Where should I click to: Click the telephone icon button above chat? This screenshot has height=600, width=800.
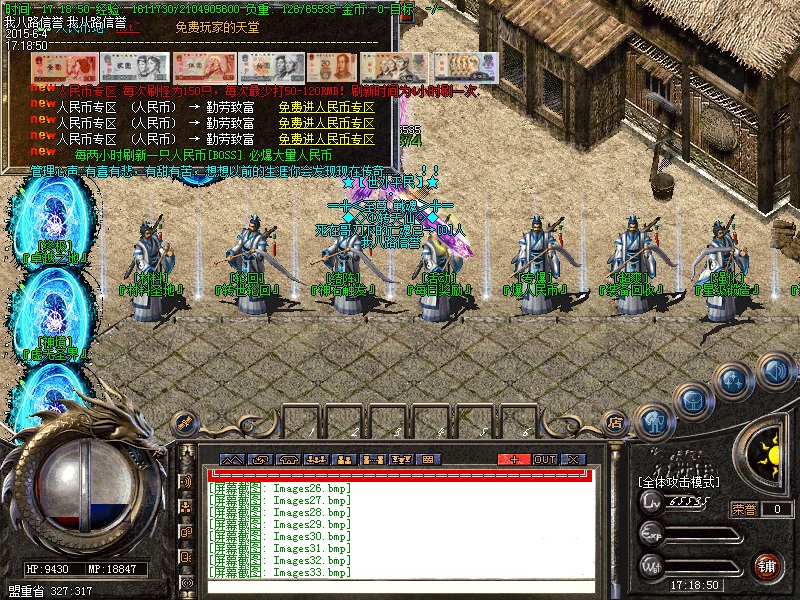click(290, 459)
